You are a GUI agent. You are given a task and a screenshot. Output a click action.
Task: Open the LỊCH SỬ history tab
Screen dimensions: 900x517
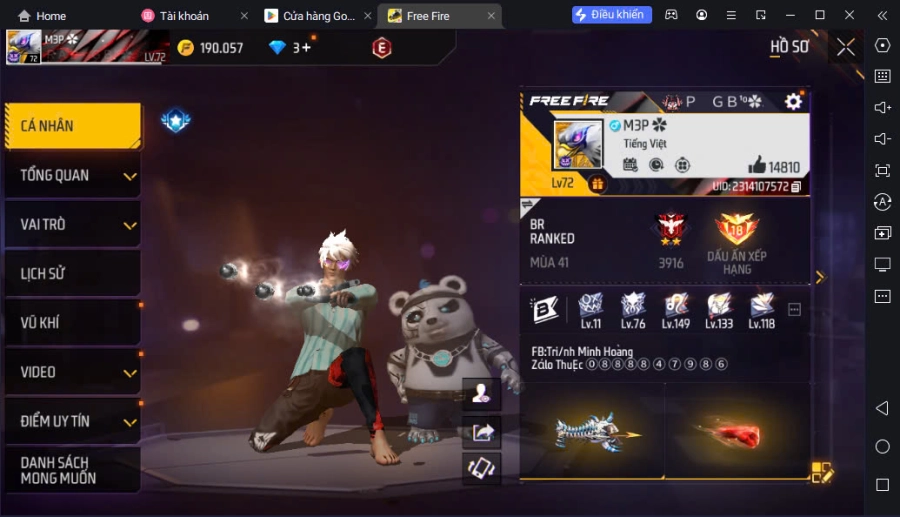pyautogui.click(x=72, y=273)
